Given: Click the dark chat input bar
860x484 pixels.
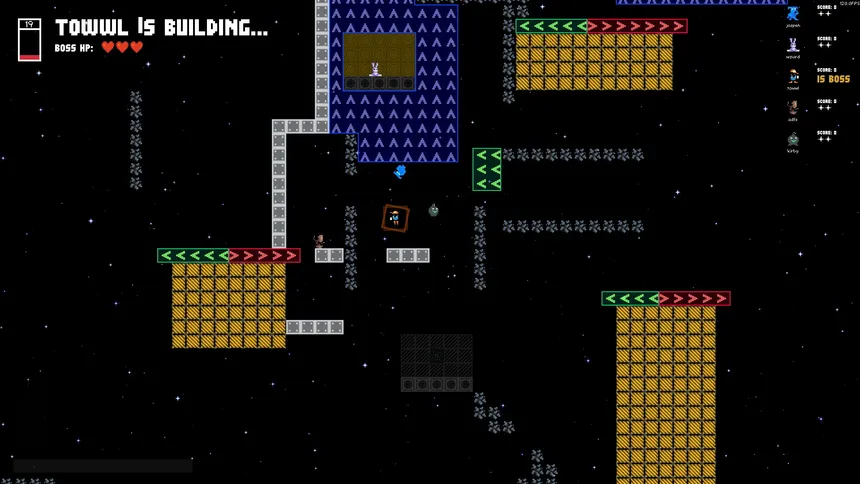Looking at the screenshot, I should click(x=103, y=466).
